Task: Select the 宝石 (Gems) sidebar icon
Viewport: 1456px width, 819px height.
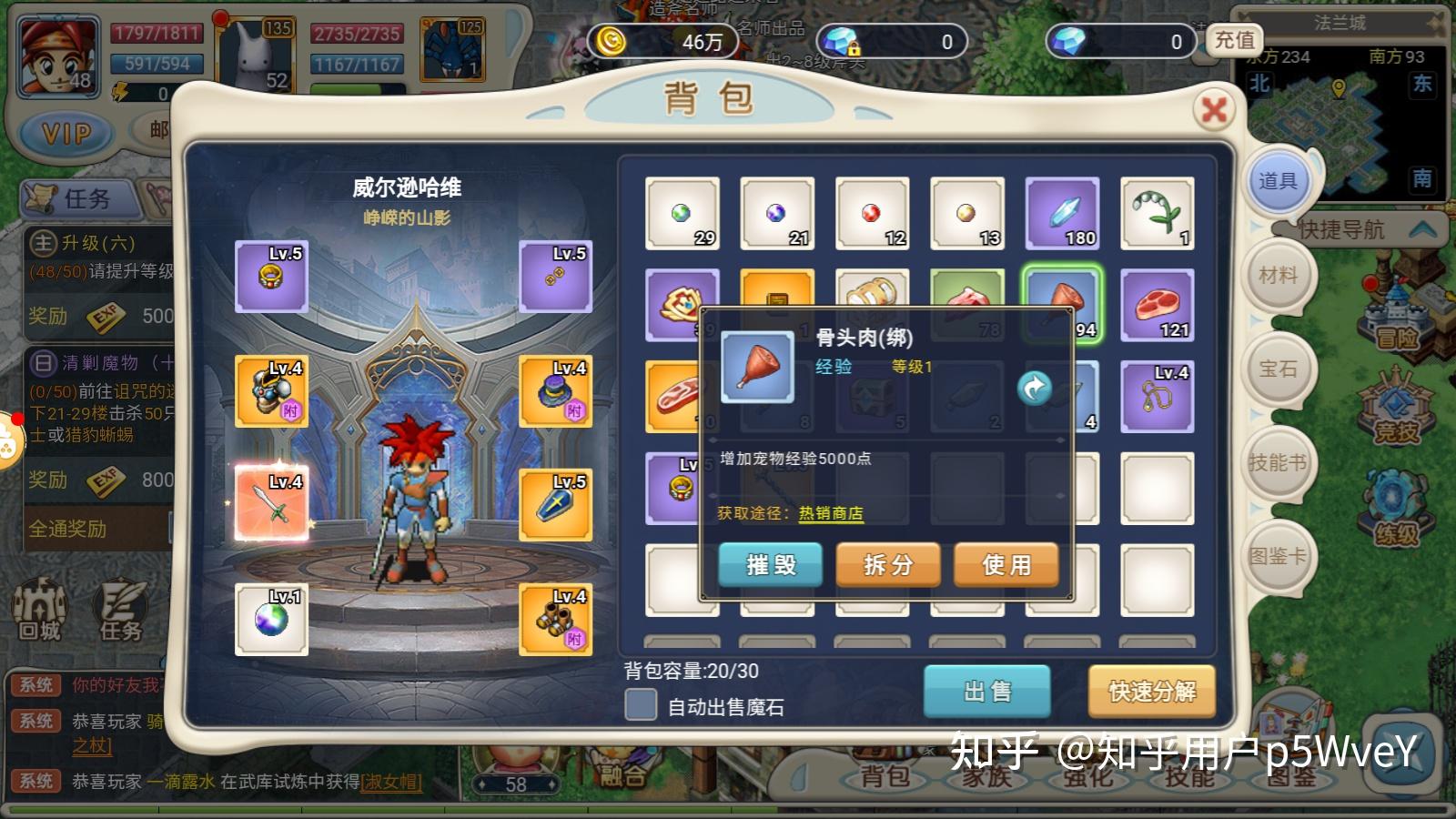Action: pos(1278,368)
